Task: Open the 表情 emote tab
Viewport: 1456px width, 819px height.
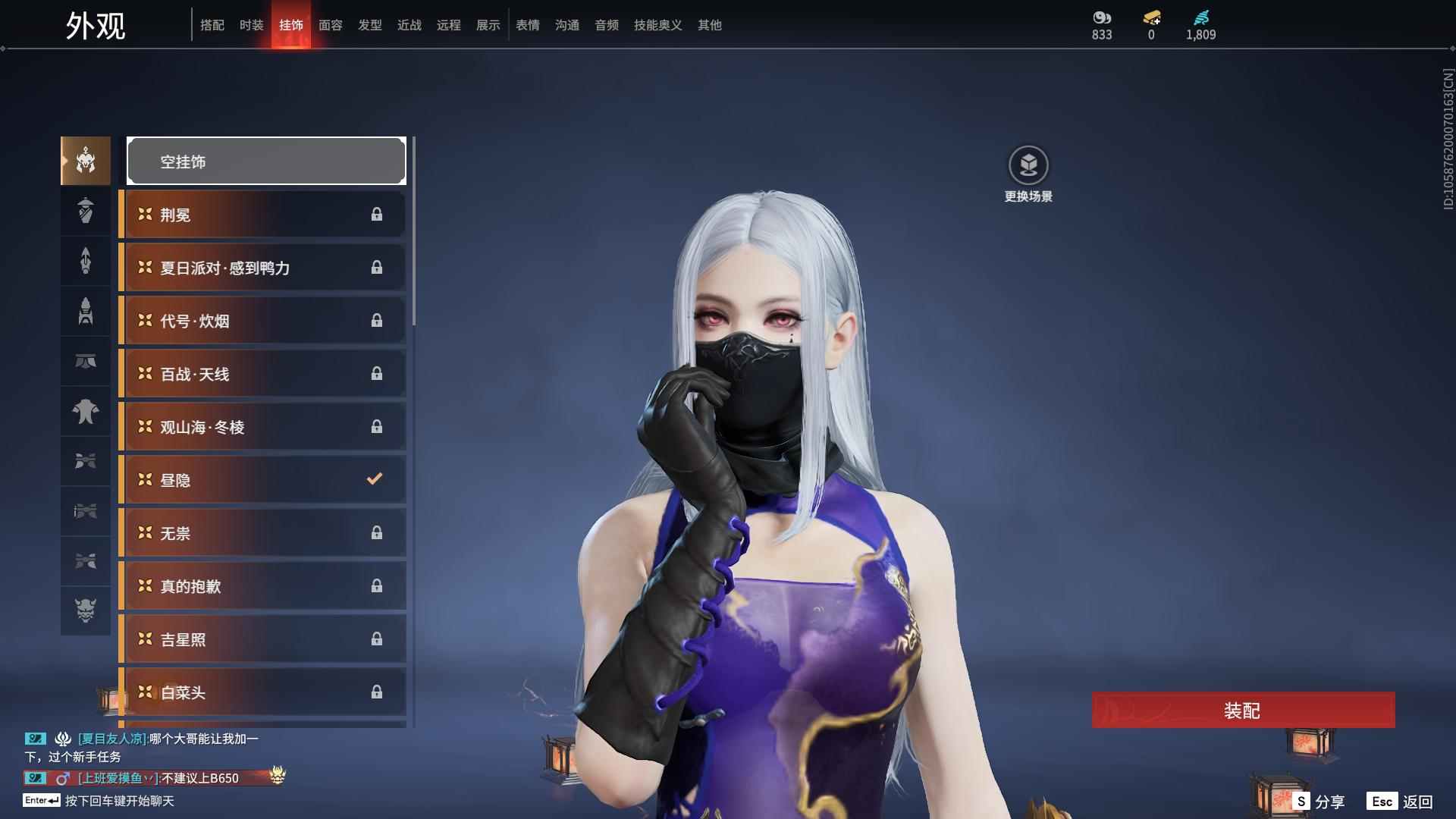Action: pyautogui.click(x=528, y=25)
